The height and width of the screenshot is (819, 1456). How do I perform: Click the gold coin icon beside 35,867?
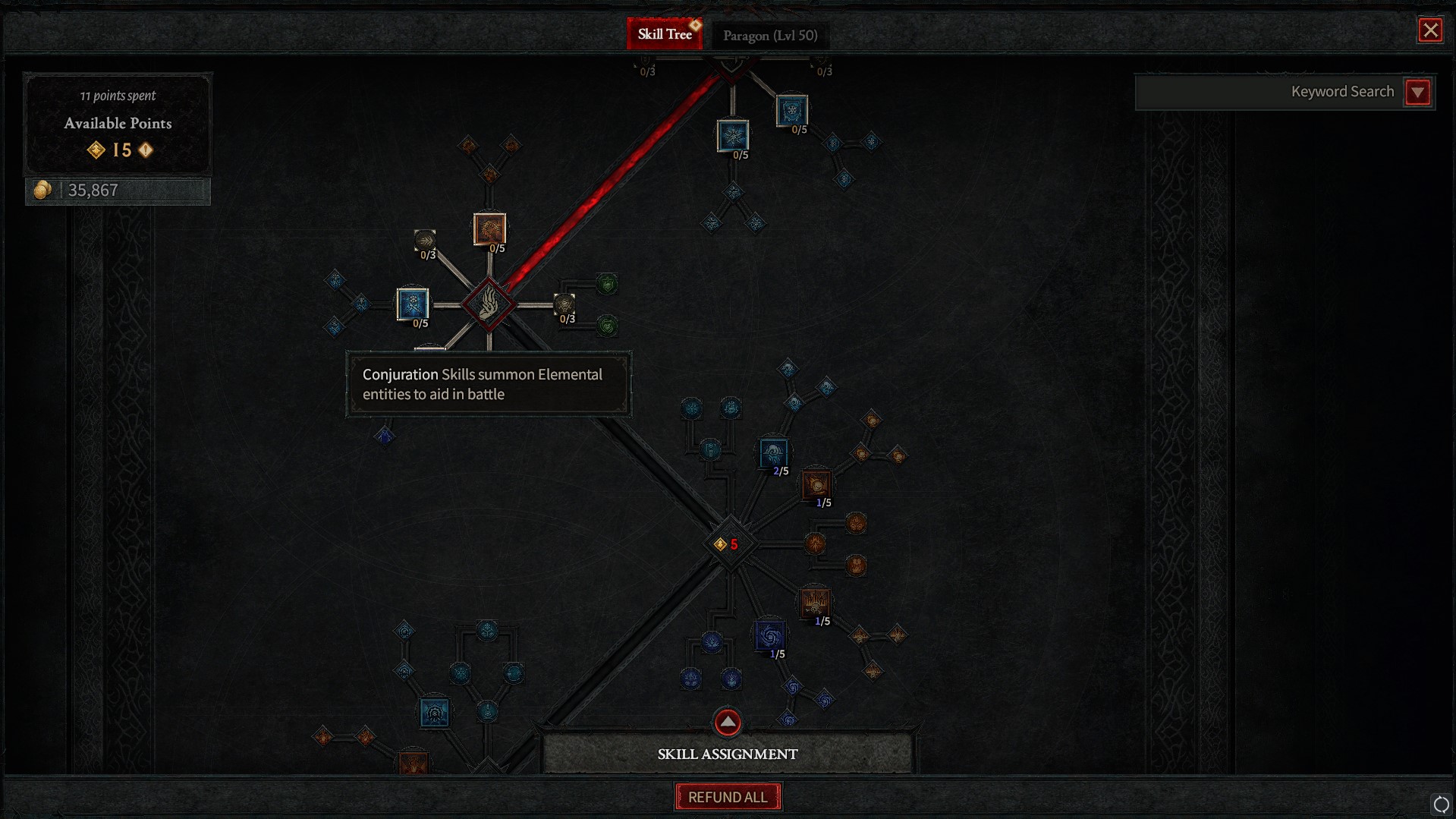click(x=43, y=189)
